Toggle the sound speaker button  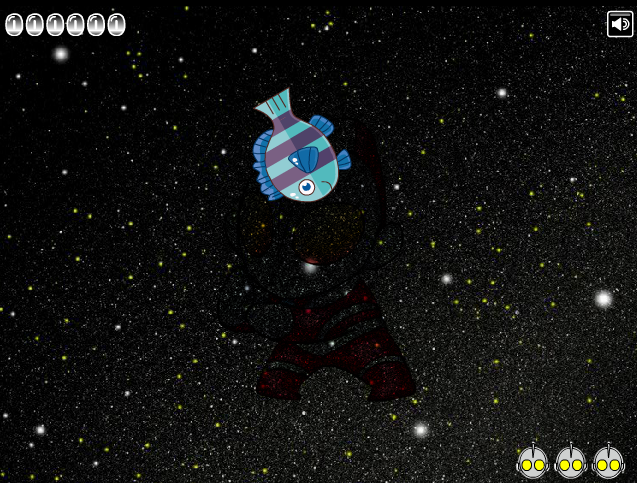pos(620,24)
